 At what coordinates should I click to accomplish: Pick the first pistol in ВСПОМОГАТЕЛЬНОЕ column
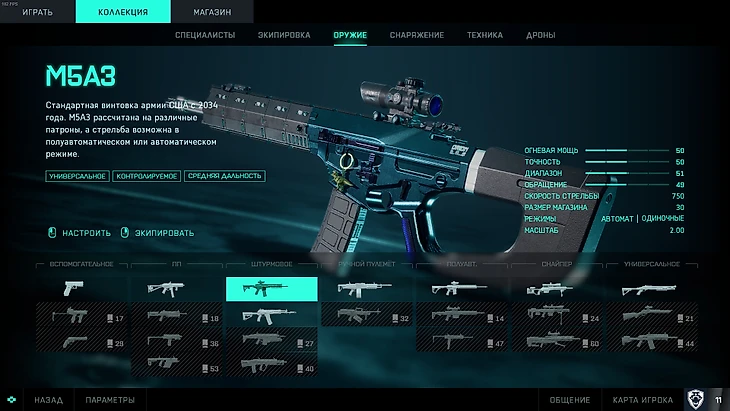[x=82, y=290]
